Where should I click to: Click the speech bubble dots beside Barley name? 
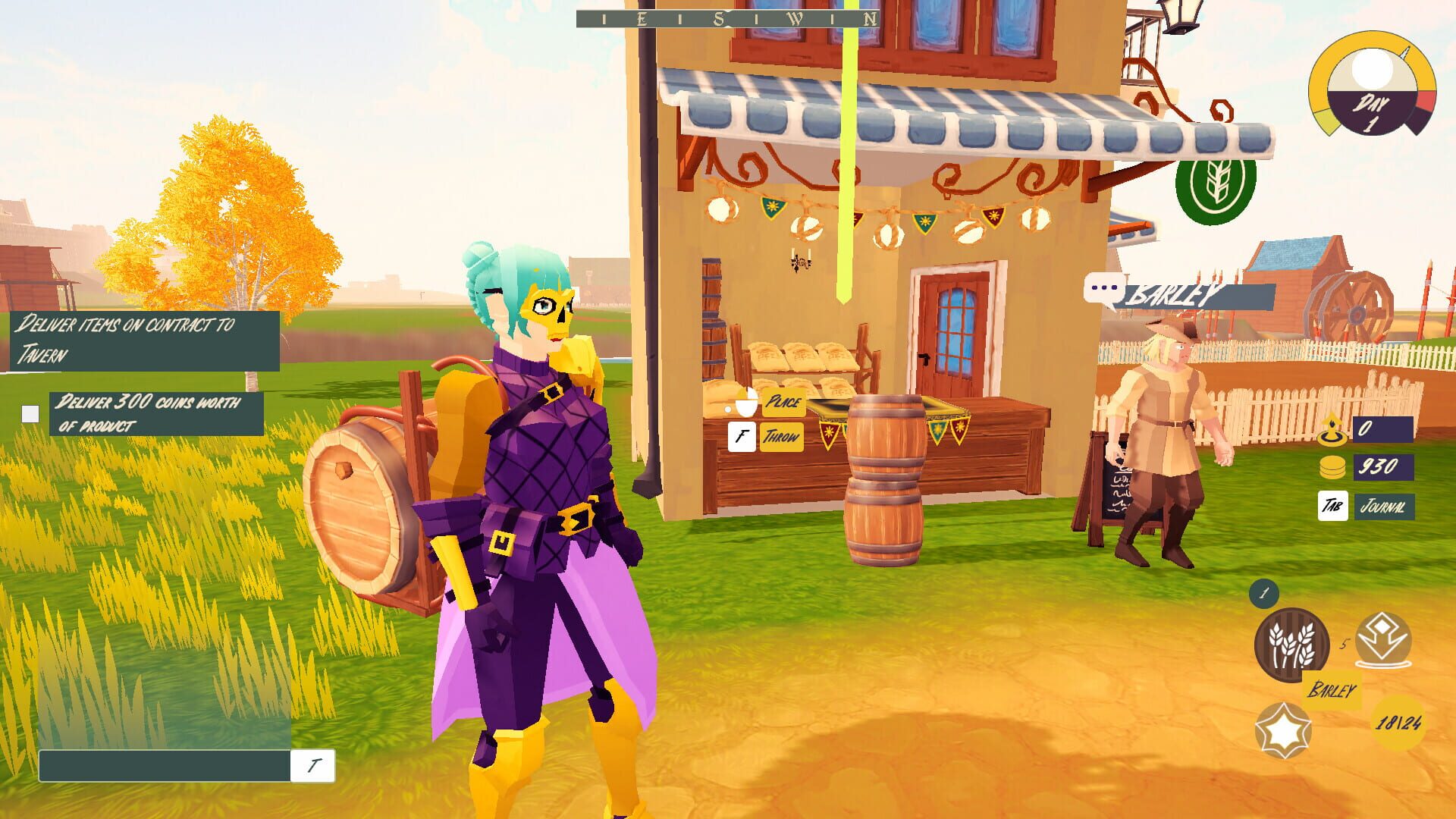1103,289
